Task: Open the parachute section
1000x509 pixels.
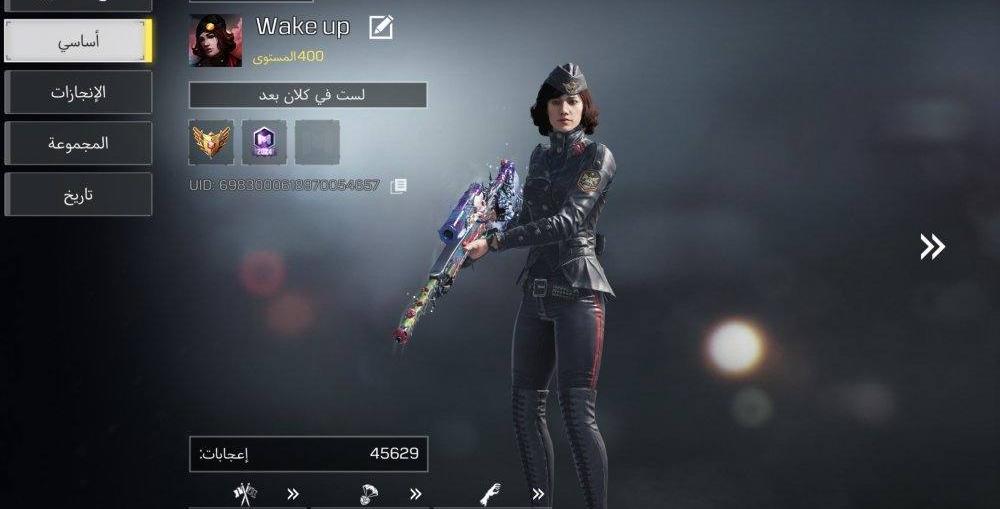Action: pyautogui.click(x=369, y=493)
